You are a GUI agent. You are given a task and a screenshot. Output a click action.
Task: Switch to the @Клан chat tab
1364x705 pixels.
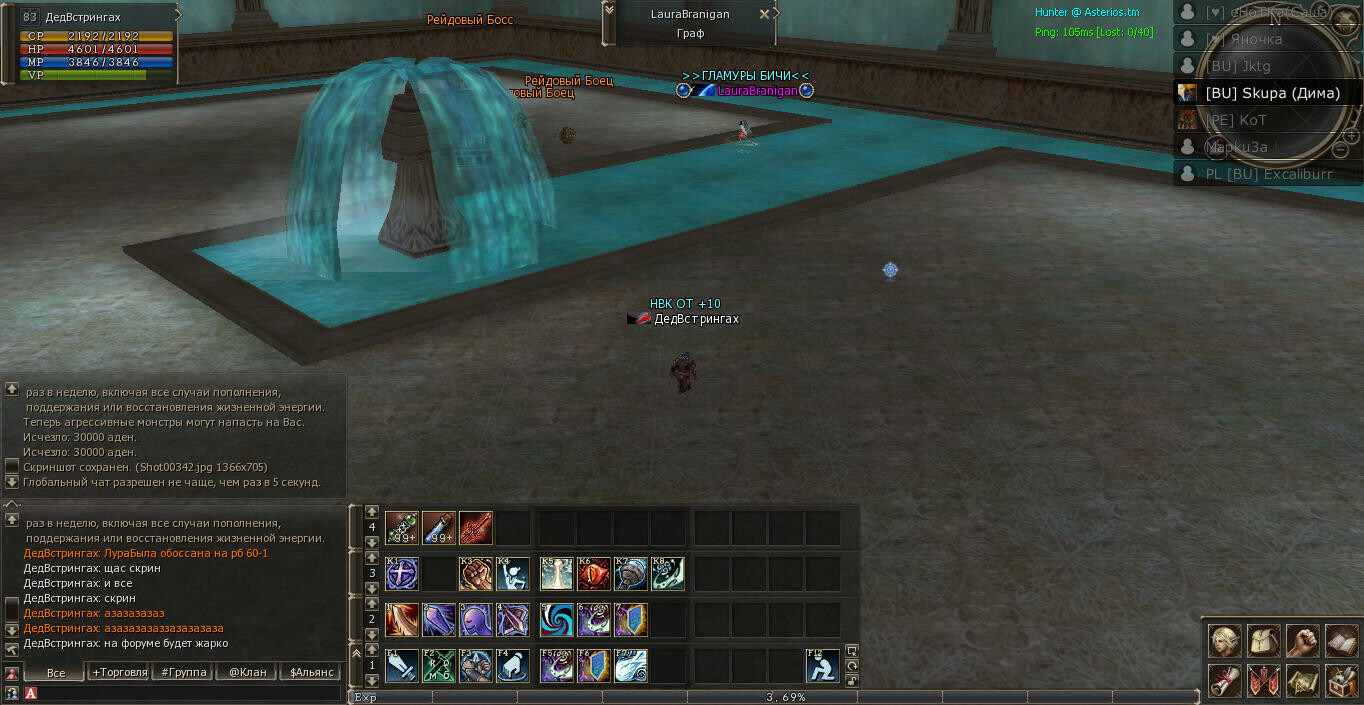[248, 672]
